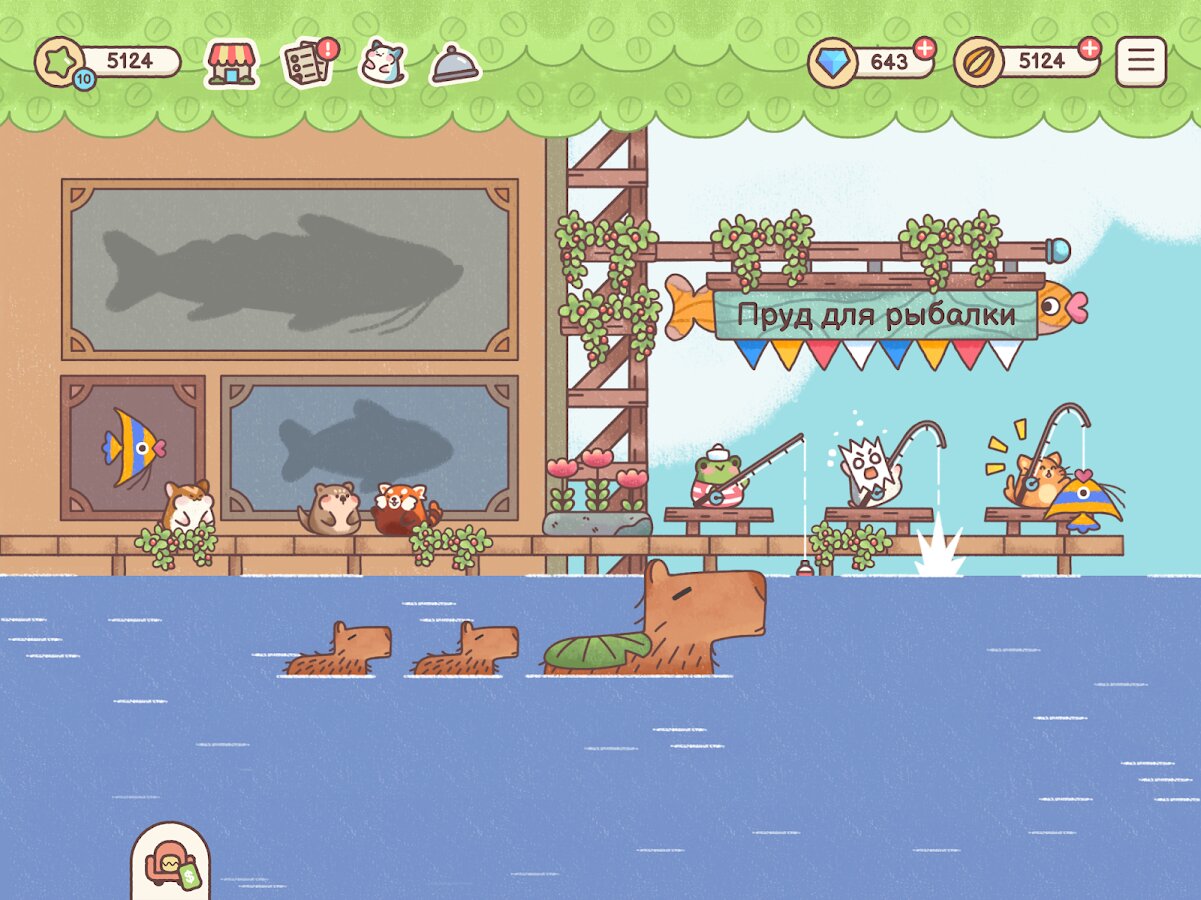Open the task checklist with alert

307,63
